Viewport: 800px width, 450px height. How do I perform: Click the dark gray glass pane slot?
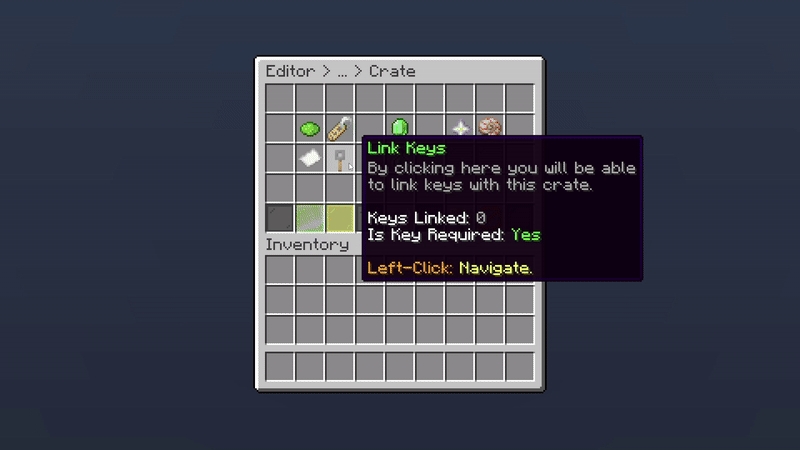pos(279,219)
